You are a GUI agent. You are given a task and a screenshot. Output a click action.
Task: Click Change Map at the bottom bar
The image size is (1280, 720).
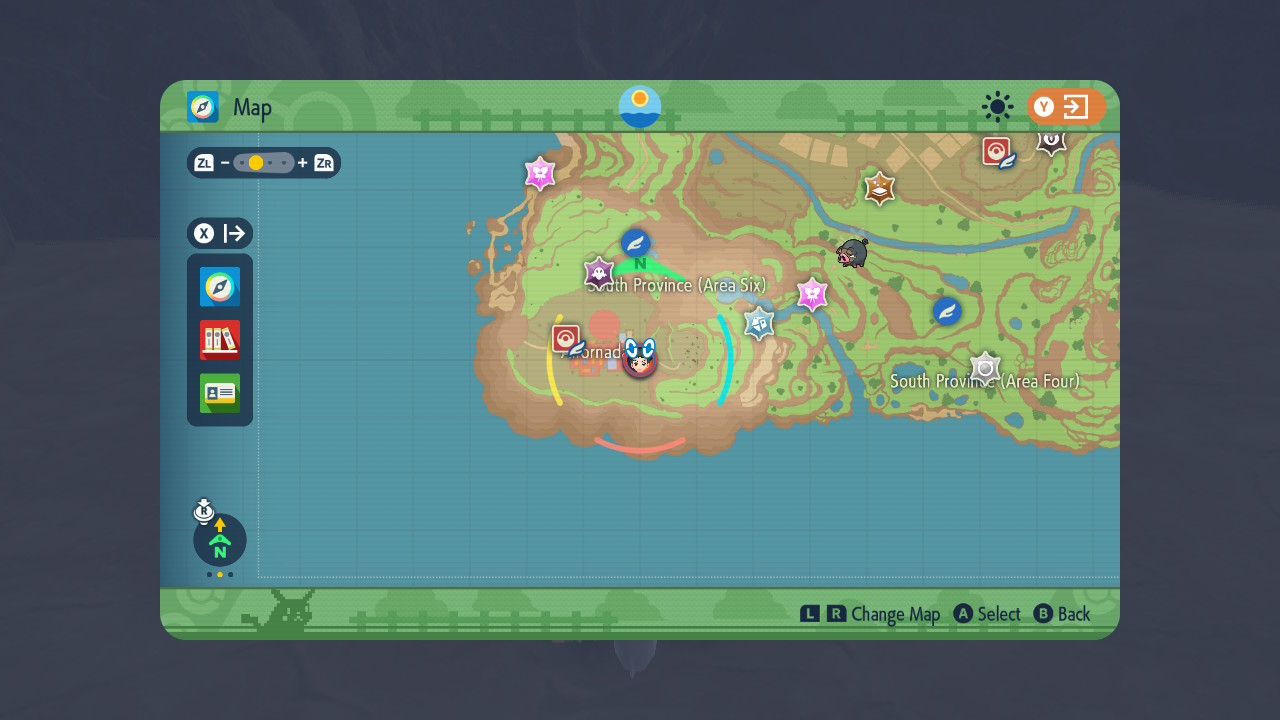pyautogui.click(x=898, y=614)
